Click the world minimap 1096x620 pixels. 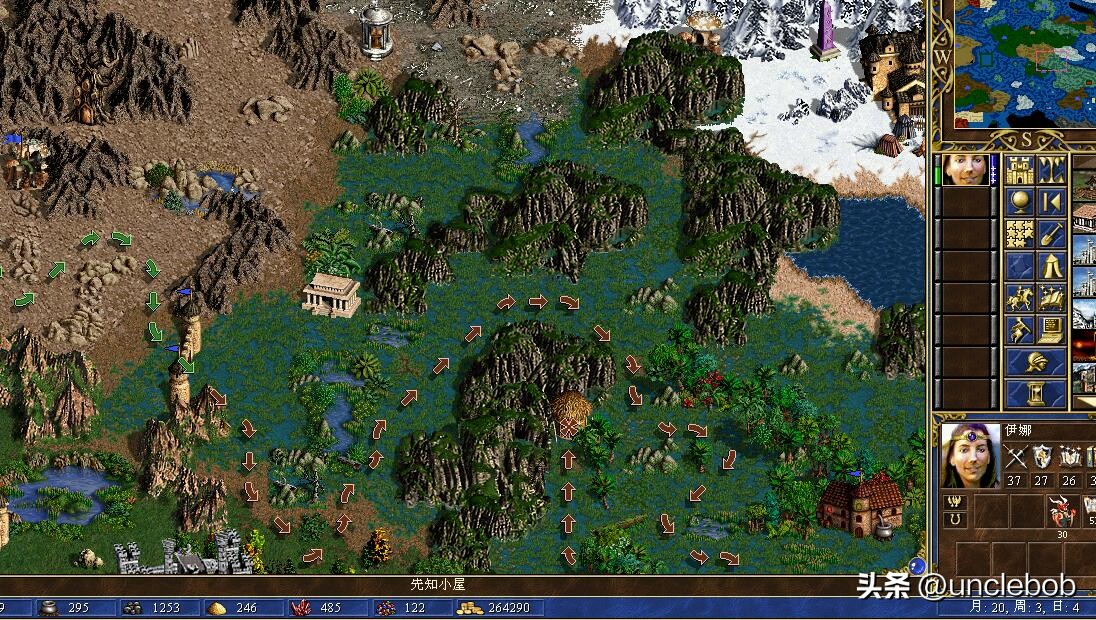click(x=1018, y=63)
